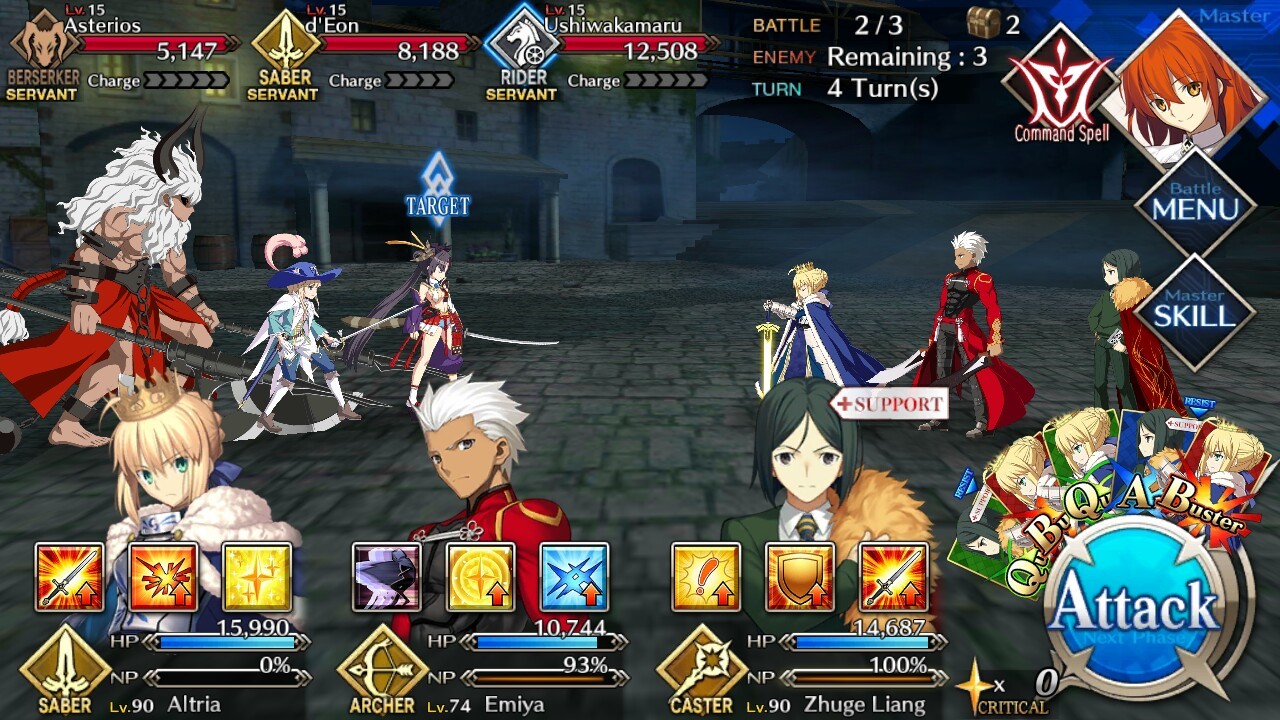
Task: Activate Zhuge Liang's third skill with sword icon
Action: (893, 577)
